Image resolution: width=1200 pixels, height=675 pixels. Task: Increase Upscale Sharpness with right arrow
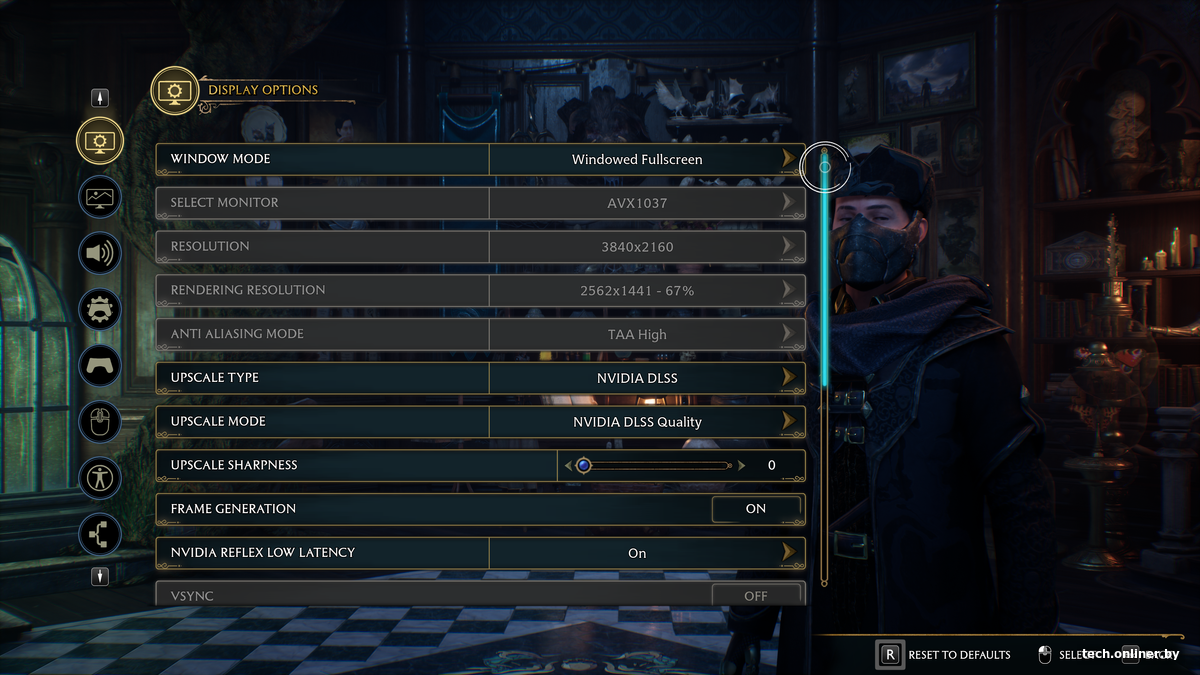point(741,465)
